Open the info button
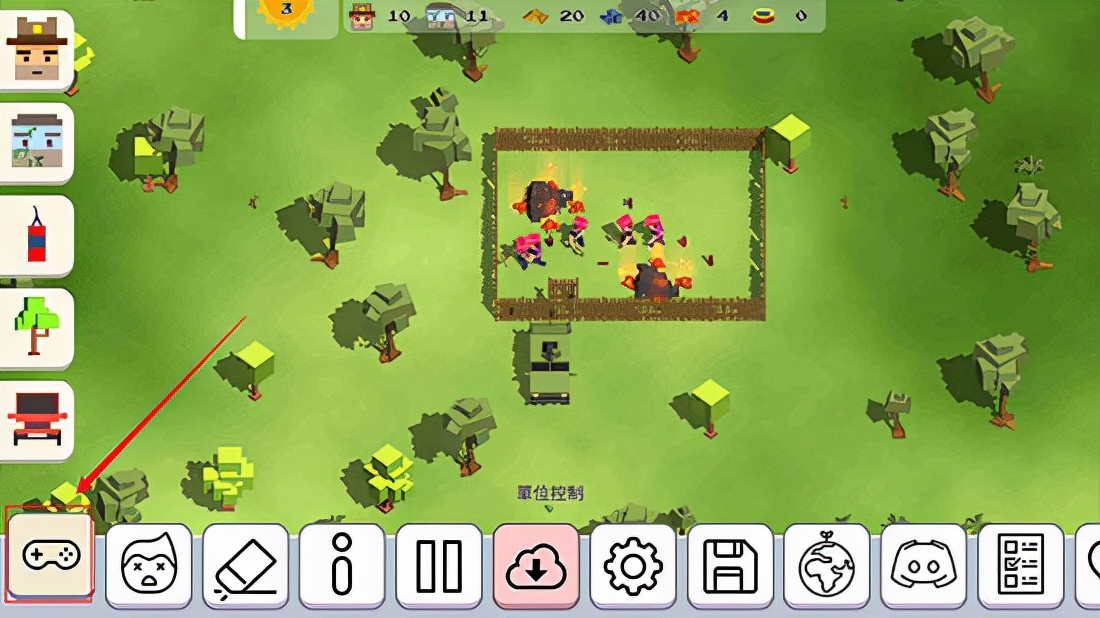The height and width of the screenshot is (618, 1100). [342, 566]
